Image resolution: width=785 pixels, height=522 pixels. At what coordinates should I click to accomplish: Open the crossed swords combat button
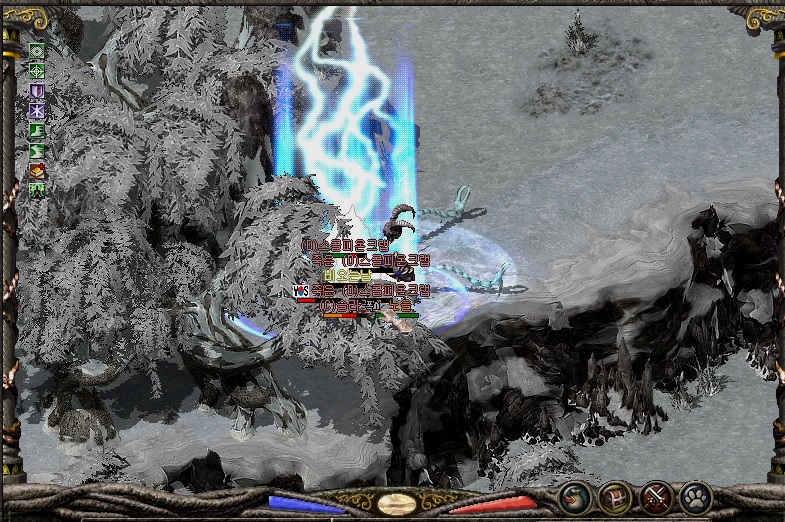click(x=656, y=497)
